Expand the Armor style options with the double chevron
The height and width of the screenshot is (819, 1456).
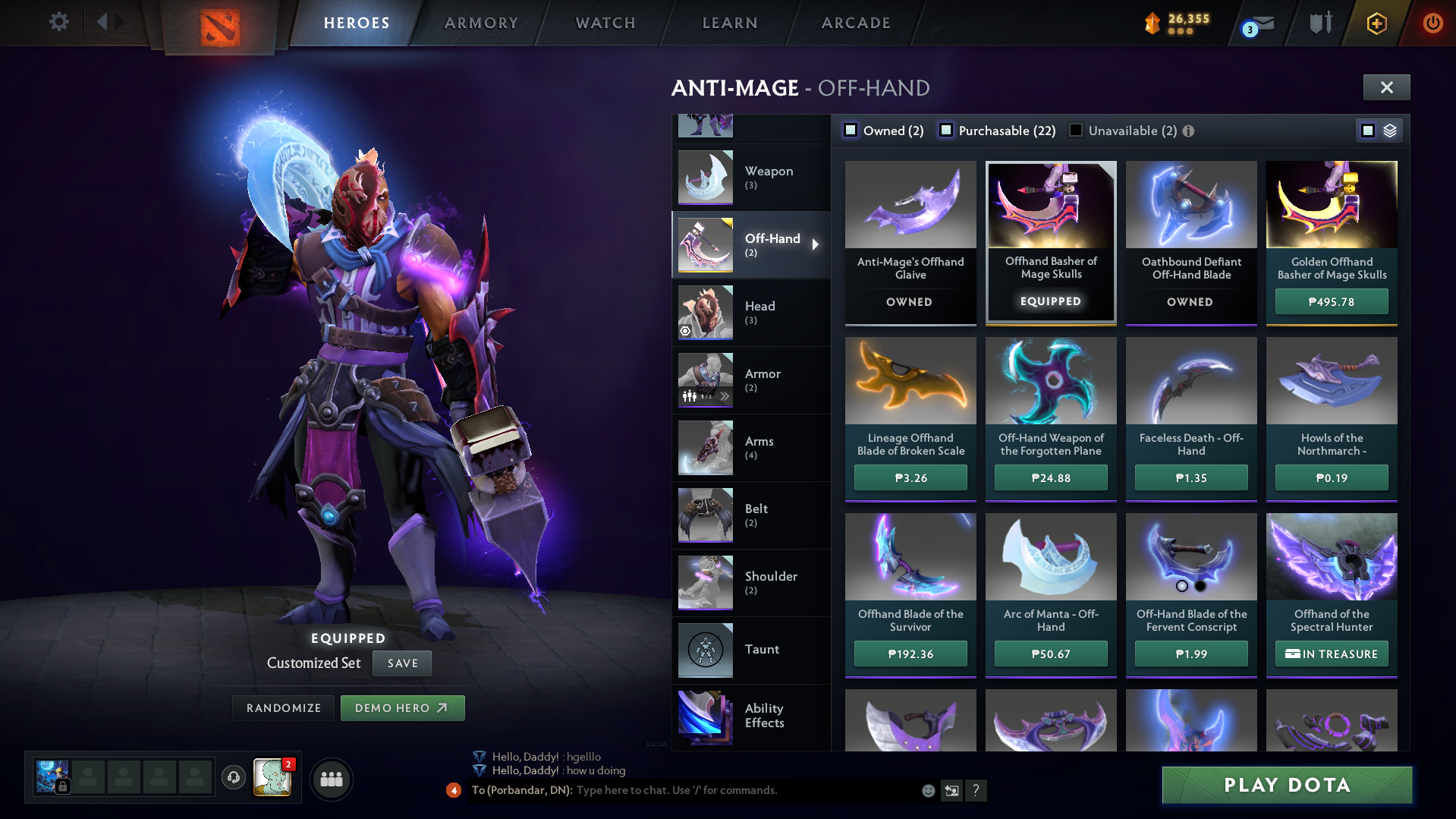pyautogui.click(x=725, y=395)
